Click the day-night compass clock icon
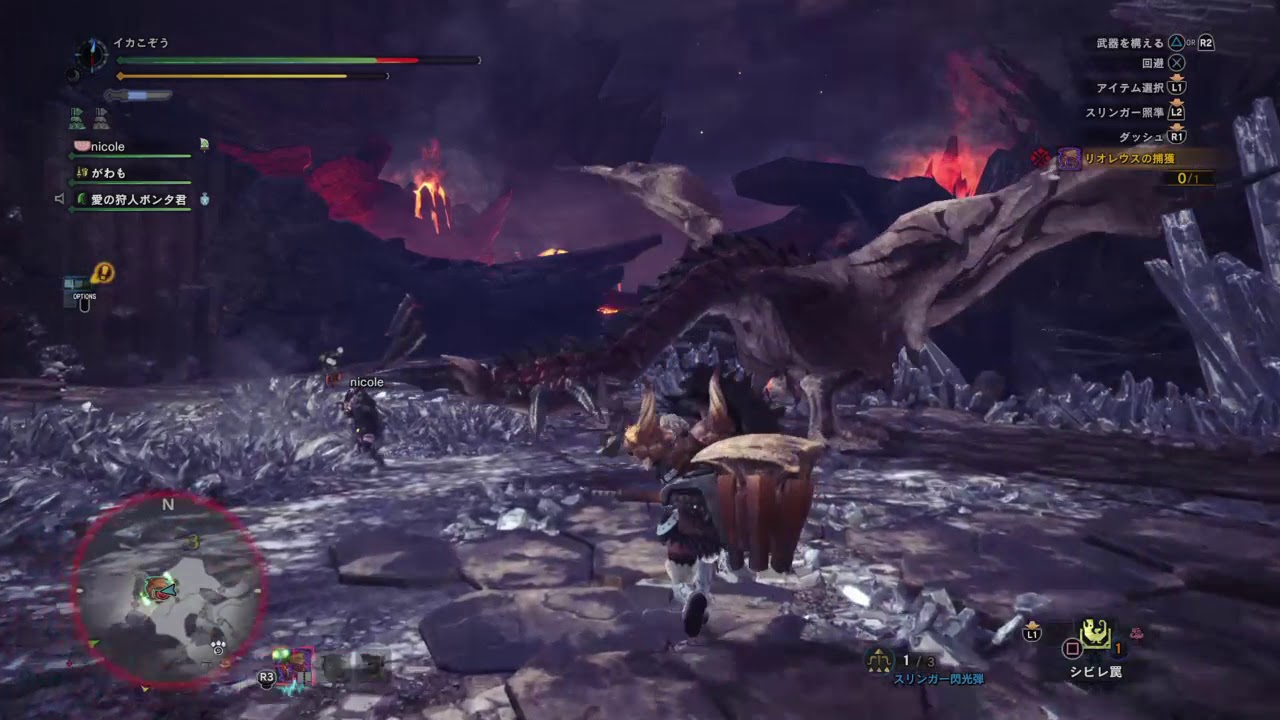This screenshot has width=1280, height=720. click(91, 53)
